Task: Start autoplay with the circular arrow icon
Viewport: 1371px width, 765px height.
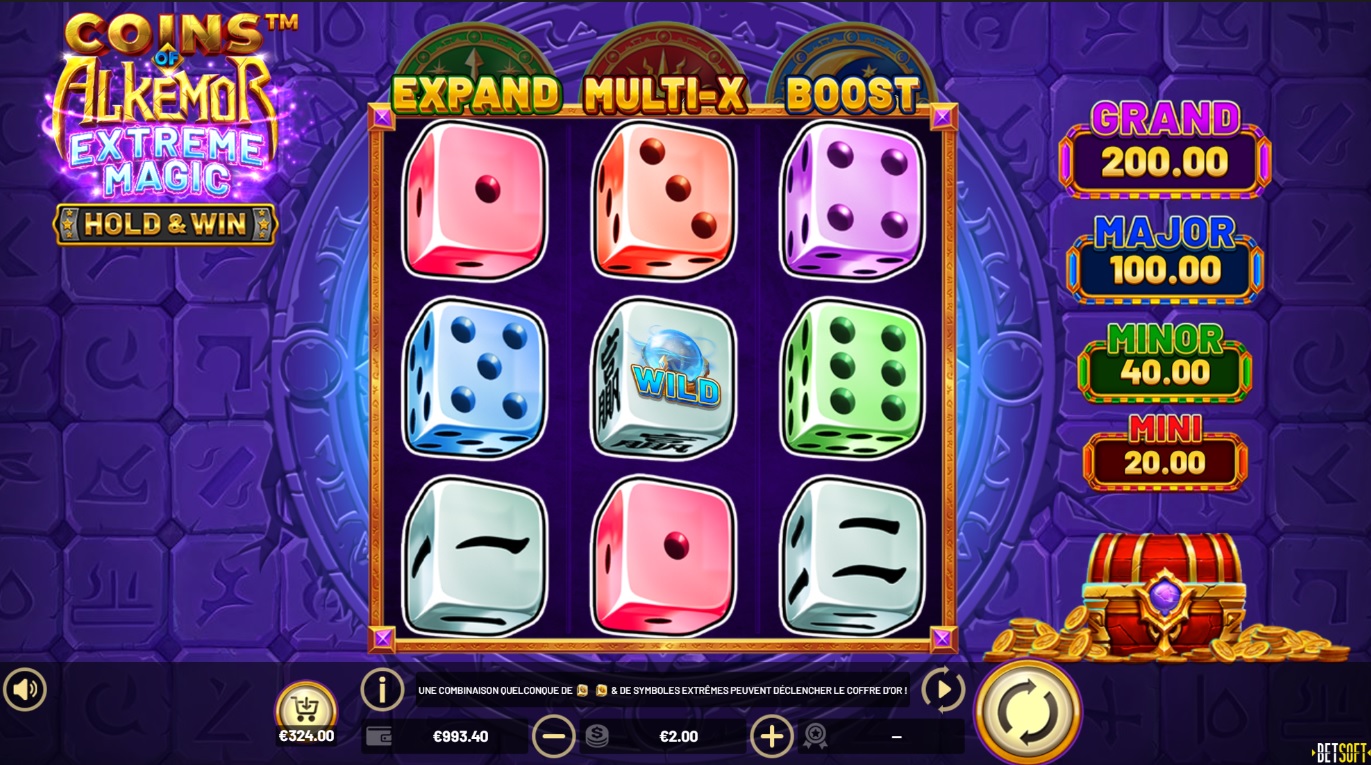Action: tap(944, 689)
